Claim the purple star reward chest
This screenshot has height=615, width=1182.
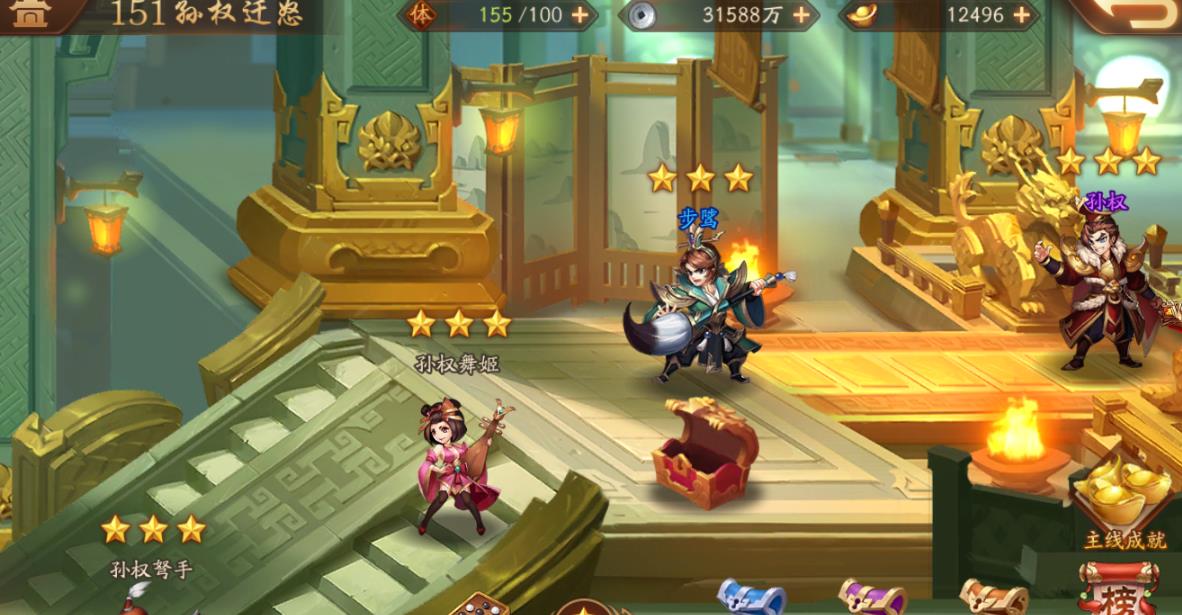point(871,598)
